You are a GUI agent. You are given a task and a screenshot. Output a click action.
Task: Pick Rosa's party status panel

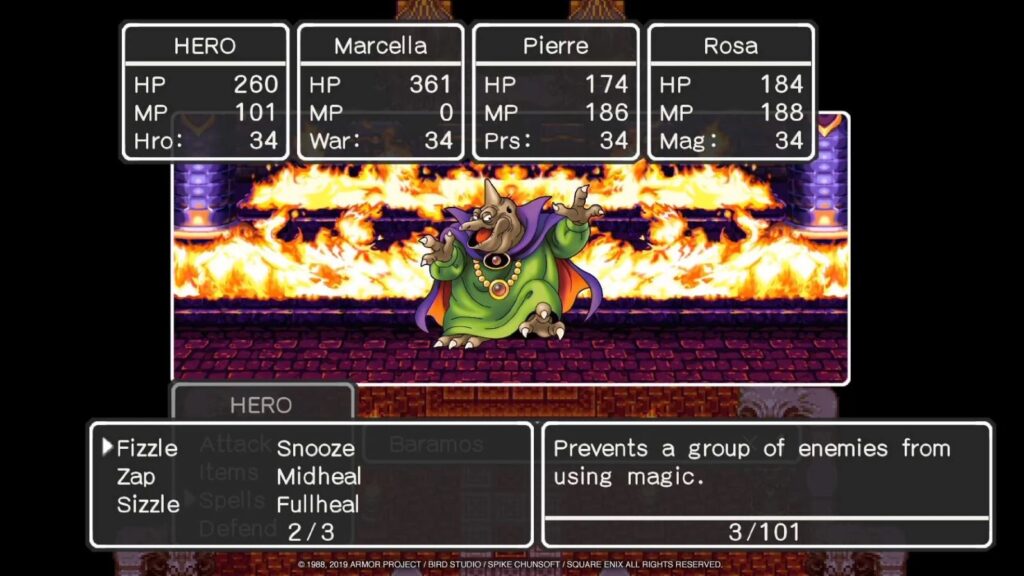point(731,92)
